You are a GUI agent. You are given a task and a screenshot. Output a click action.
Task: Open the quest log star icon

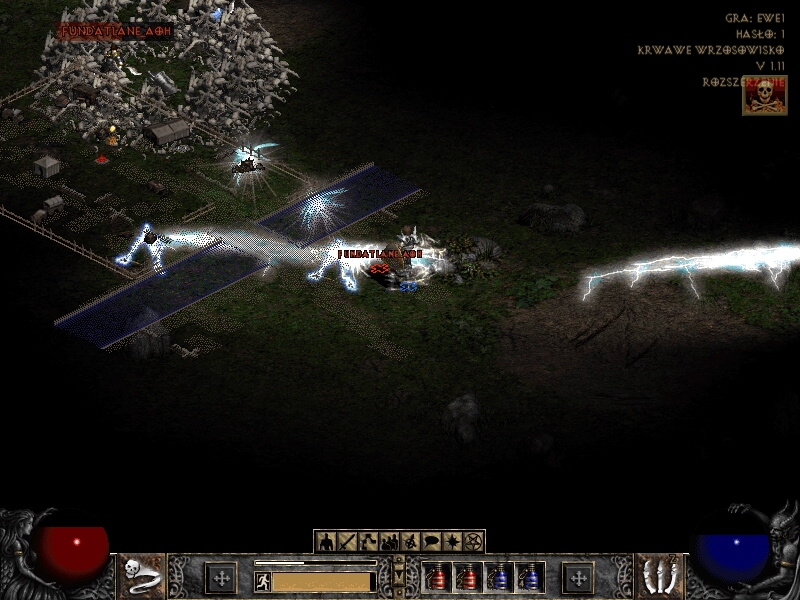(452, 542)
